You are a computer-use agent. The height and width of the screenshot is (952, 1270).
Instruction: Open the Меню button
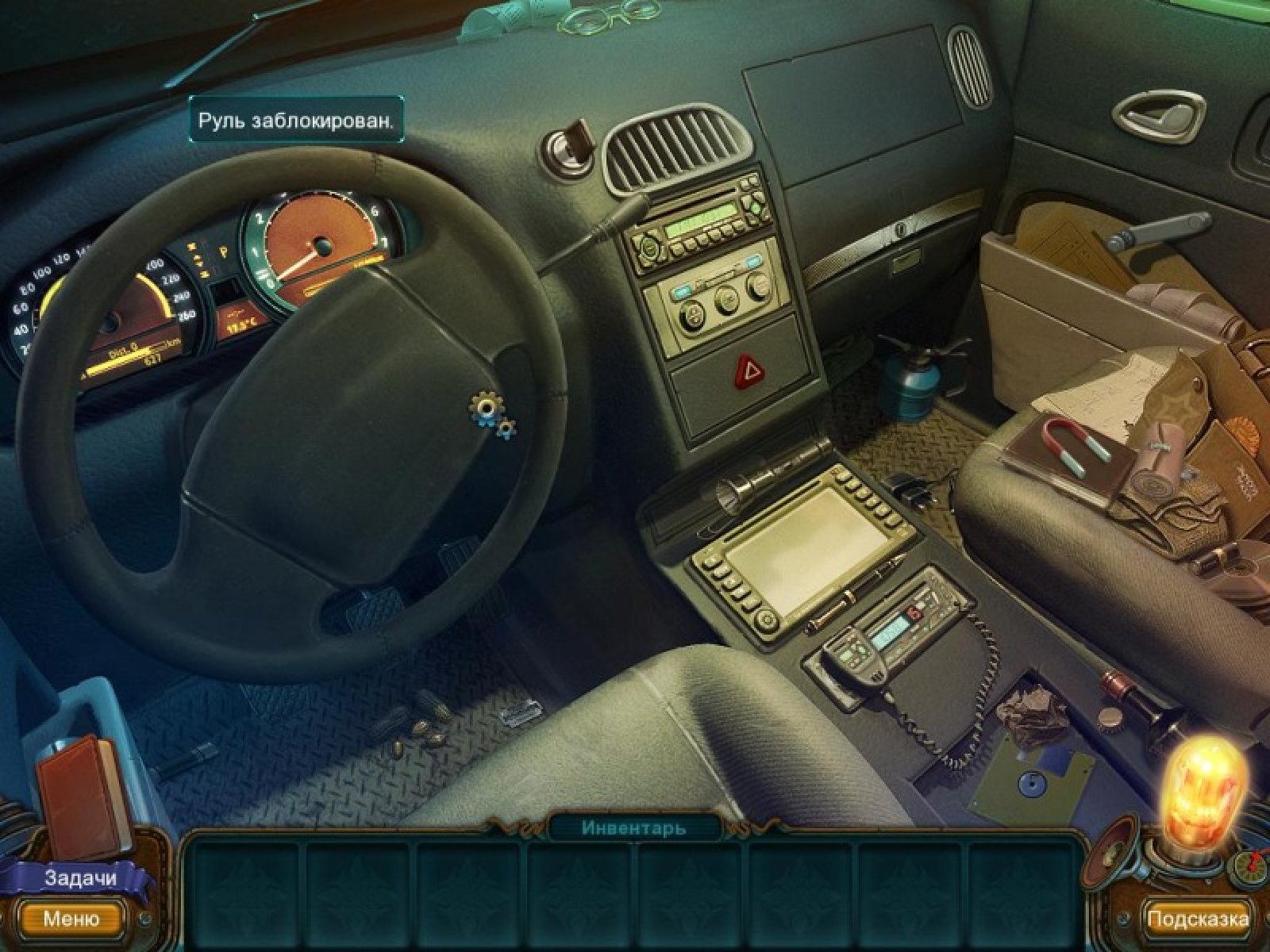click(71, 919)
